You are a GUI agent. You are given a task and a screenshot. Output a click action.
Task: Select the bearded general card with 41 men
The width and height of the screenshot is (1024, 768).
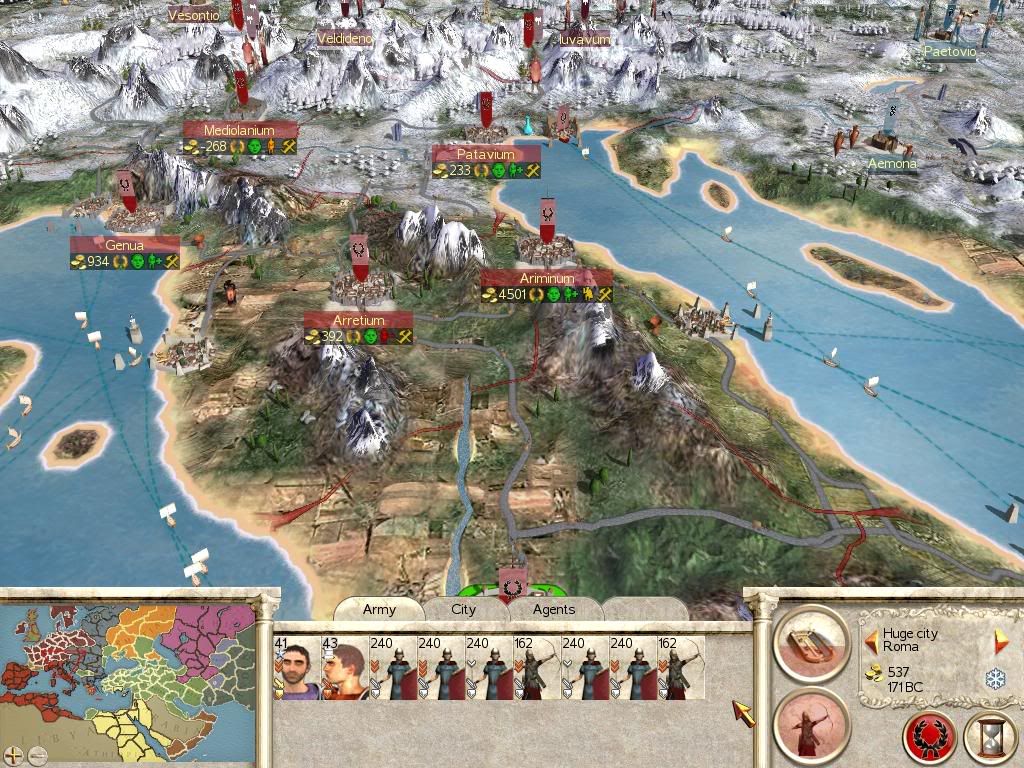pos(295,668)
